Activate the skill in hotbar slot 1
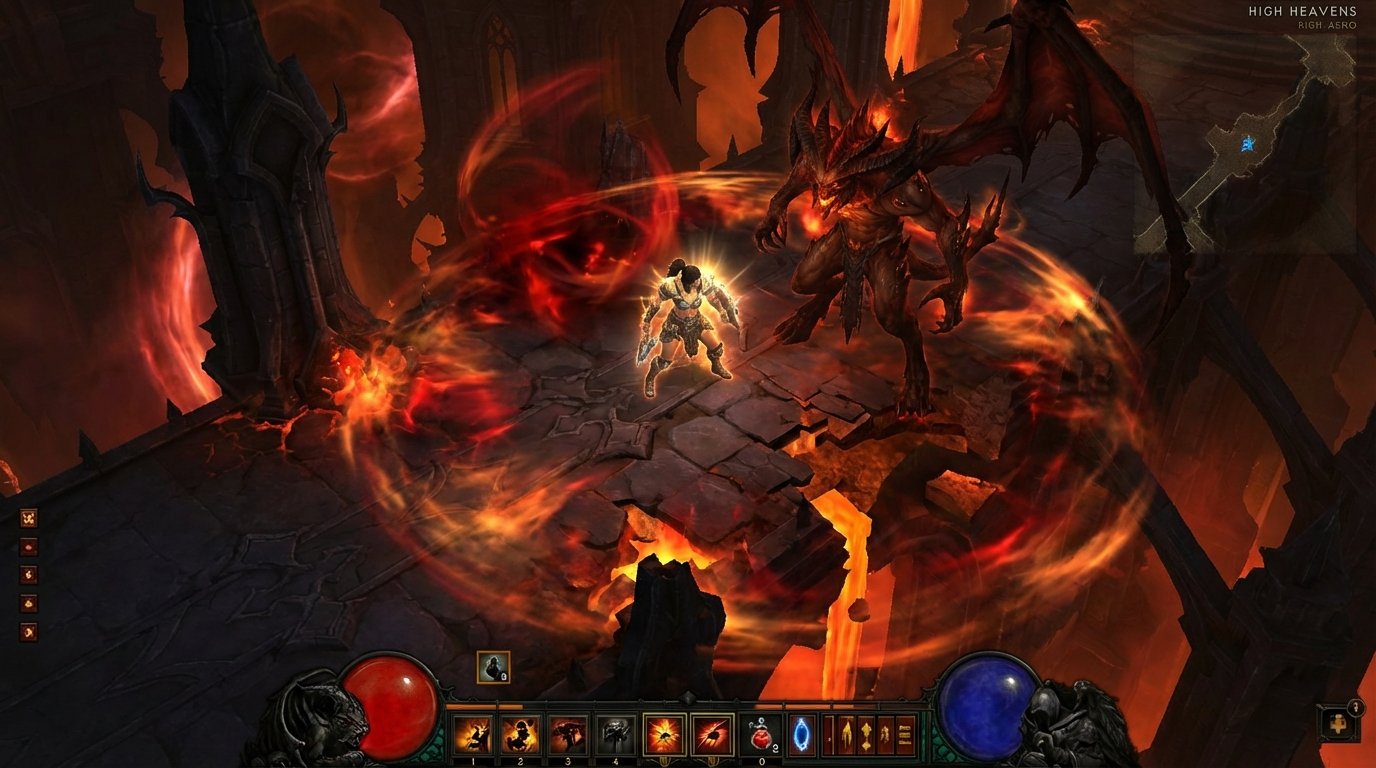The height and width of the screenshot is (768, 1376). point(474,732)
